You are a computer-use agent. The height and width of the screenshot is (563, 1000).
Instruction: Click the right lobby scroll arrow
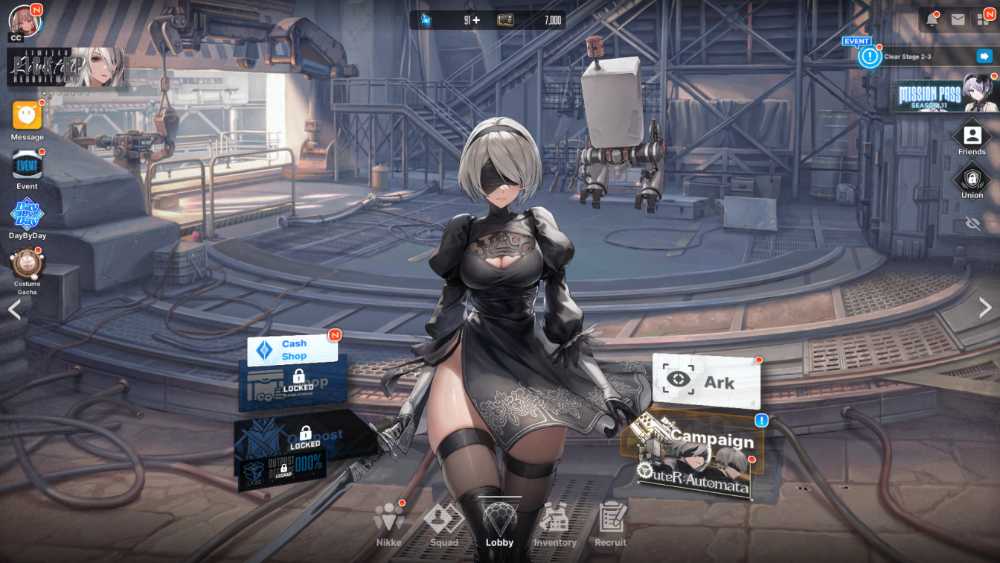click(x=985, y=308)
